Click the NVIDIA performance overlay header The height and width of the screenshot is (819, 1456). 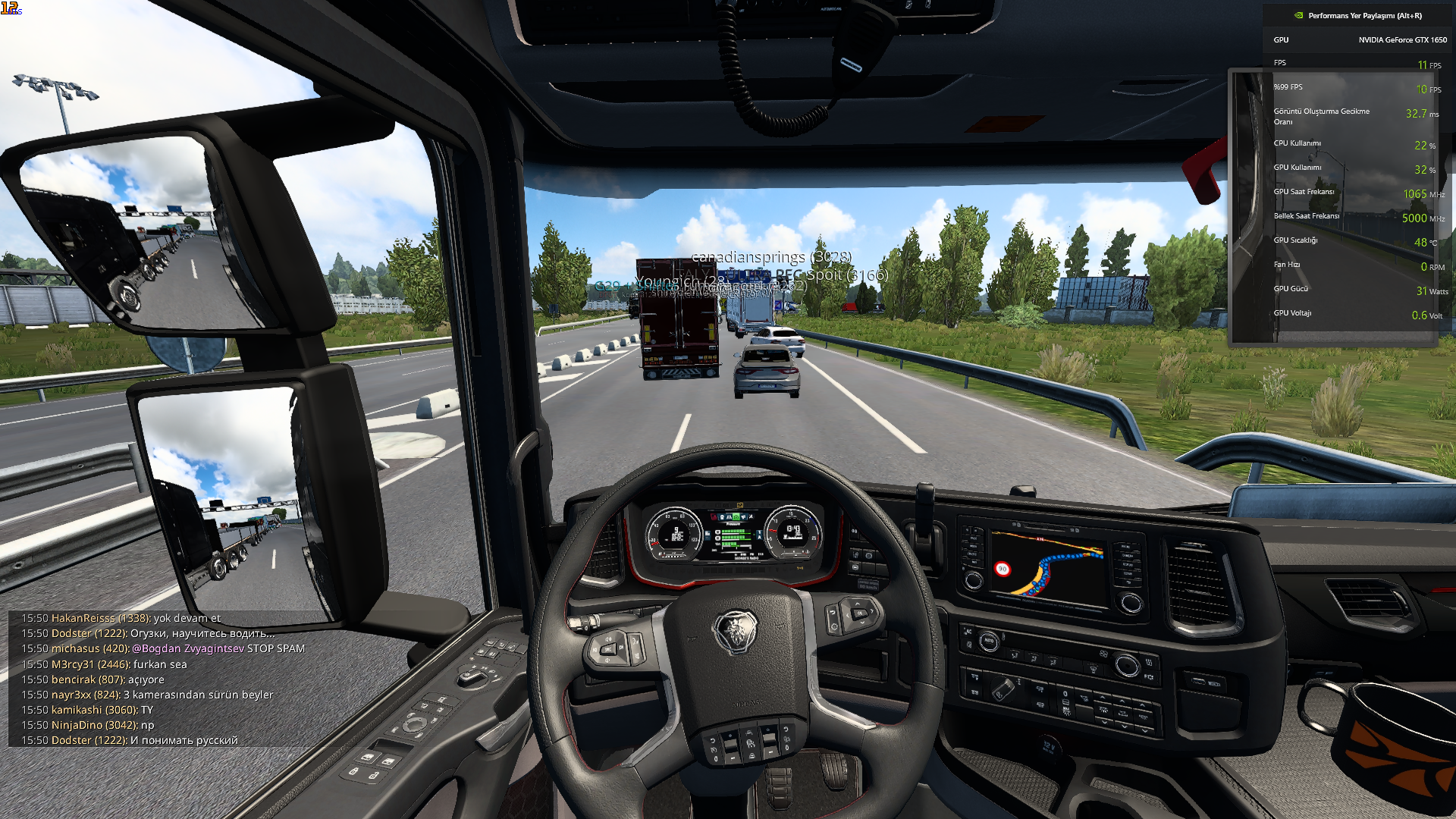click(1357, 15)
